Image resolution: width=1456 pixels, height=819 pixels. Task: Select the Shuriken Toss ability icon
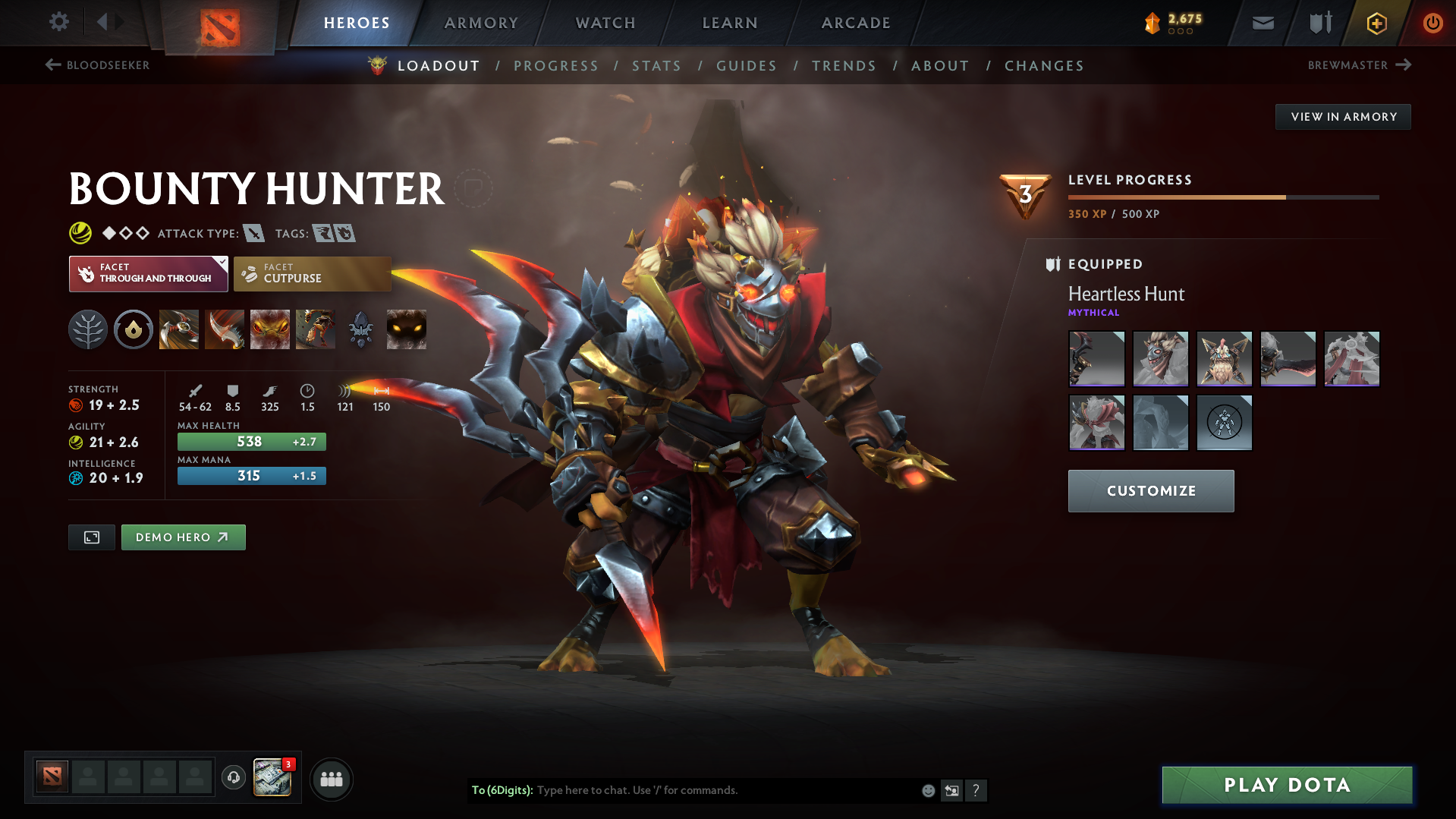tap(178, 329)
